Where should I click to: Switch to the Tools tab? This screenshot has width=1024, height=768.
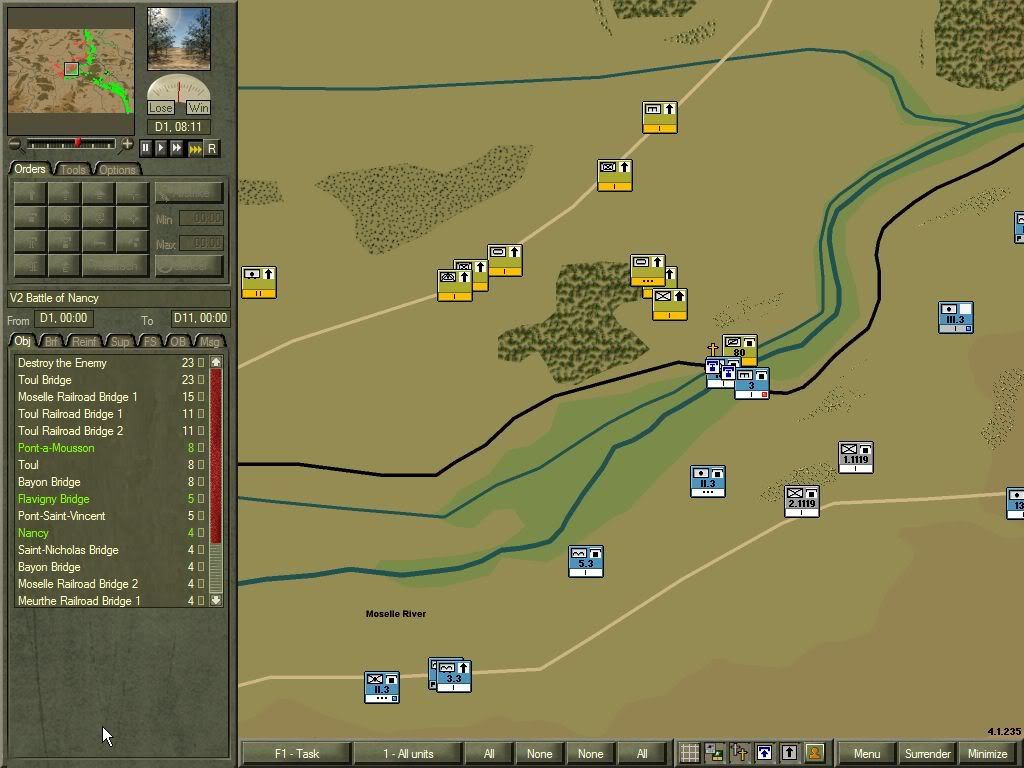[x=74, y=169]
